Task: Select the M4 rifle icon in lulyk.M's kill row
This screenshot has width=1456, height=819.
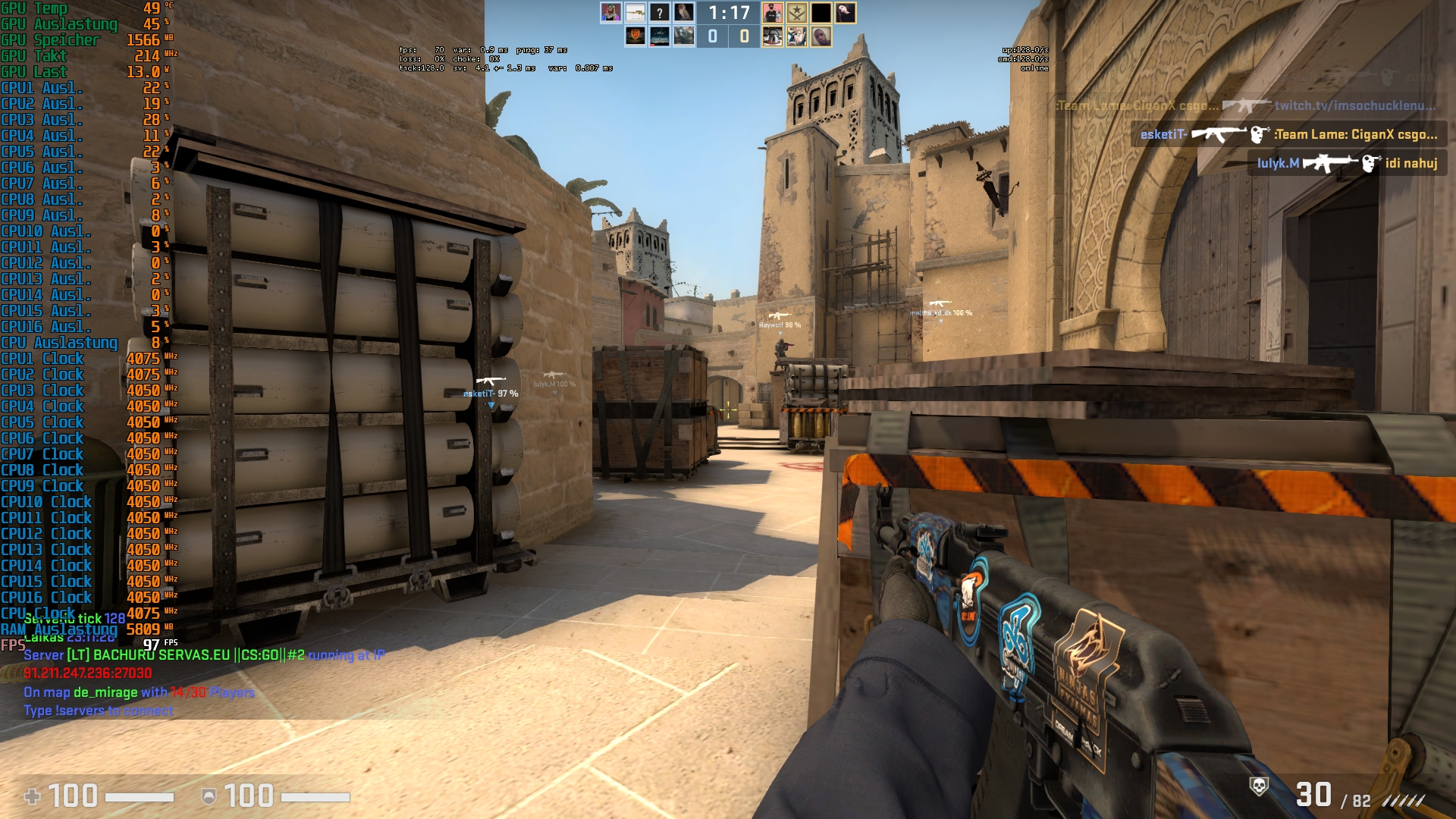Action: coord(1330,164)
